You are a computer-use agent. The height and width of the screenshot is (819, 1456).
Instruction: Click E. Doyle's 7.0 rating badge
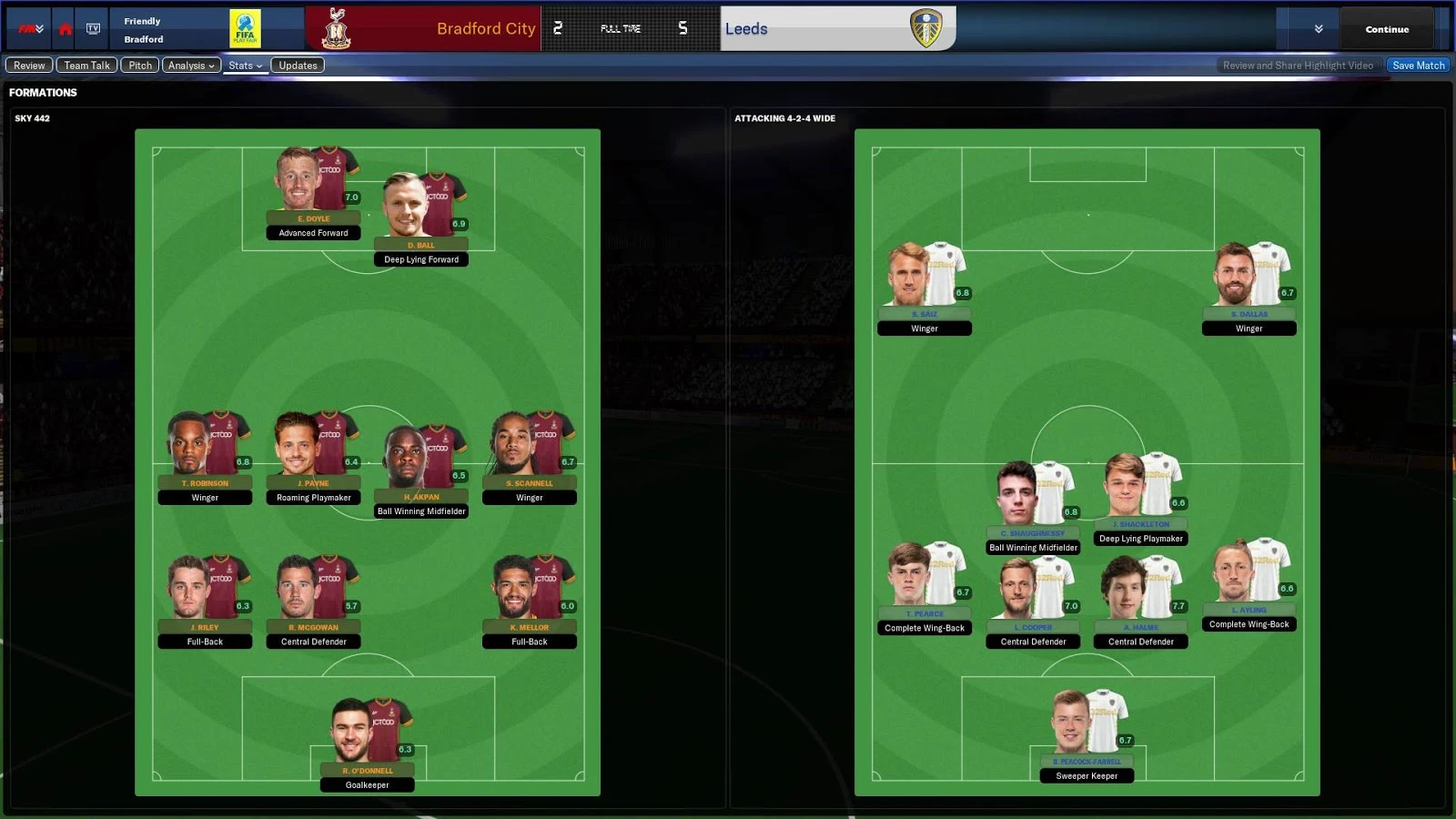pyautogui.click(x=352, y=197)
